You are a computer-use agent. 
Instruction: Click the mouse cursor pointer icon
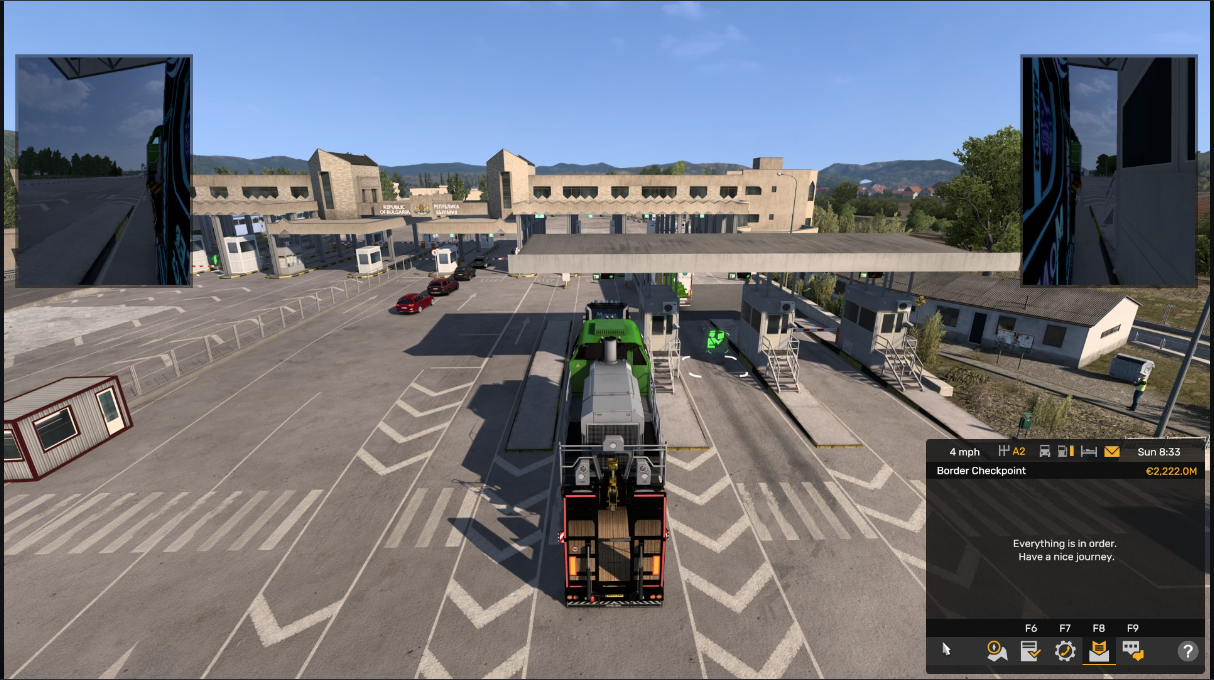946,650
